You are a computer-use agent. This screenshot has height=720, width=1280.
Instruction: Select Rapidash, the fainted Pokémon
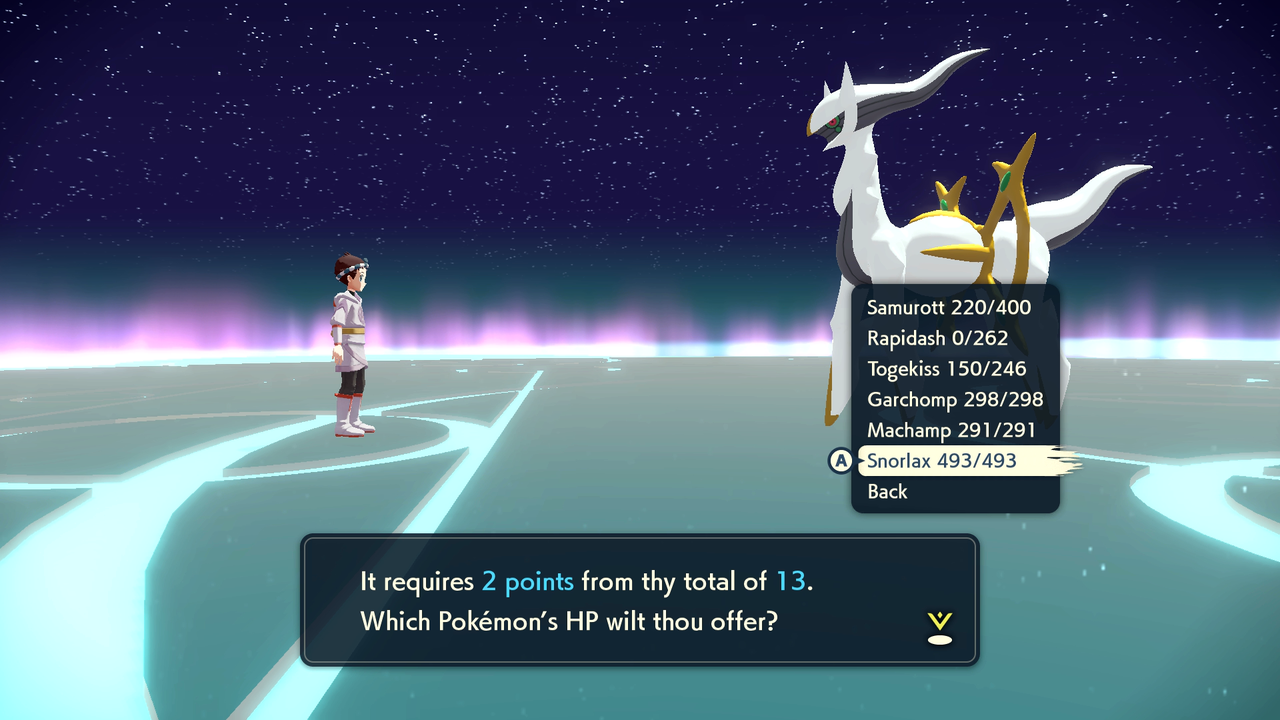935,338
